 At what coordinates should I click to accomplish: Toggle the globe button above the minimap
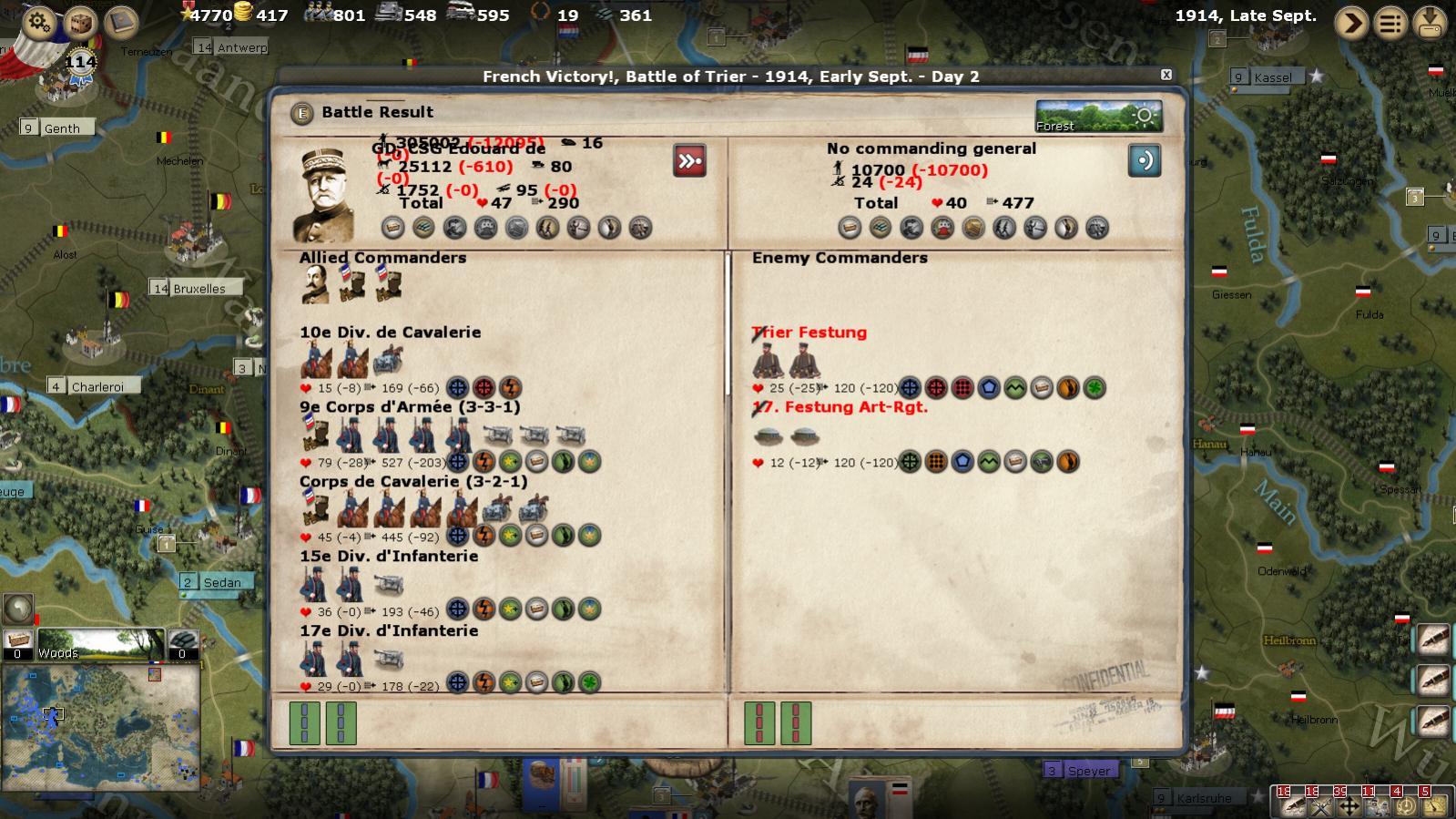[18, 609]
